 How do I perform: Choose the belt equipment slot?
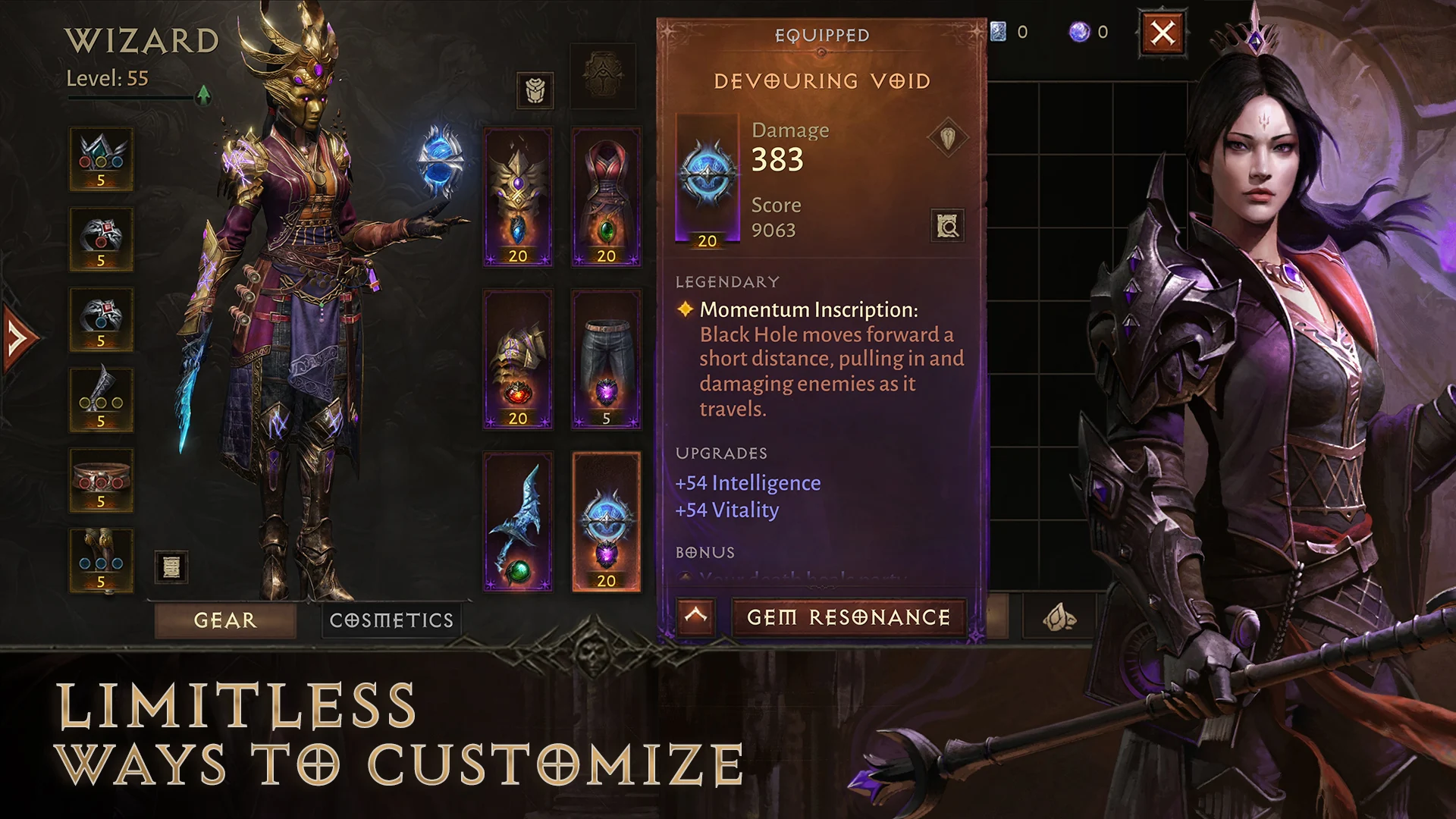click(101, 481)
